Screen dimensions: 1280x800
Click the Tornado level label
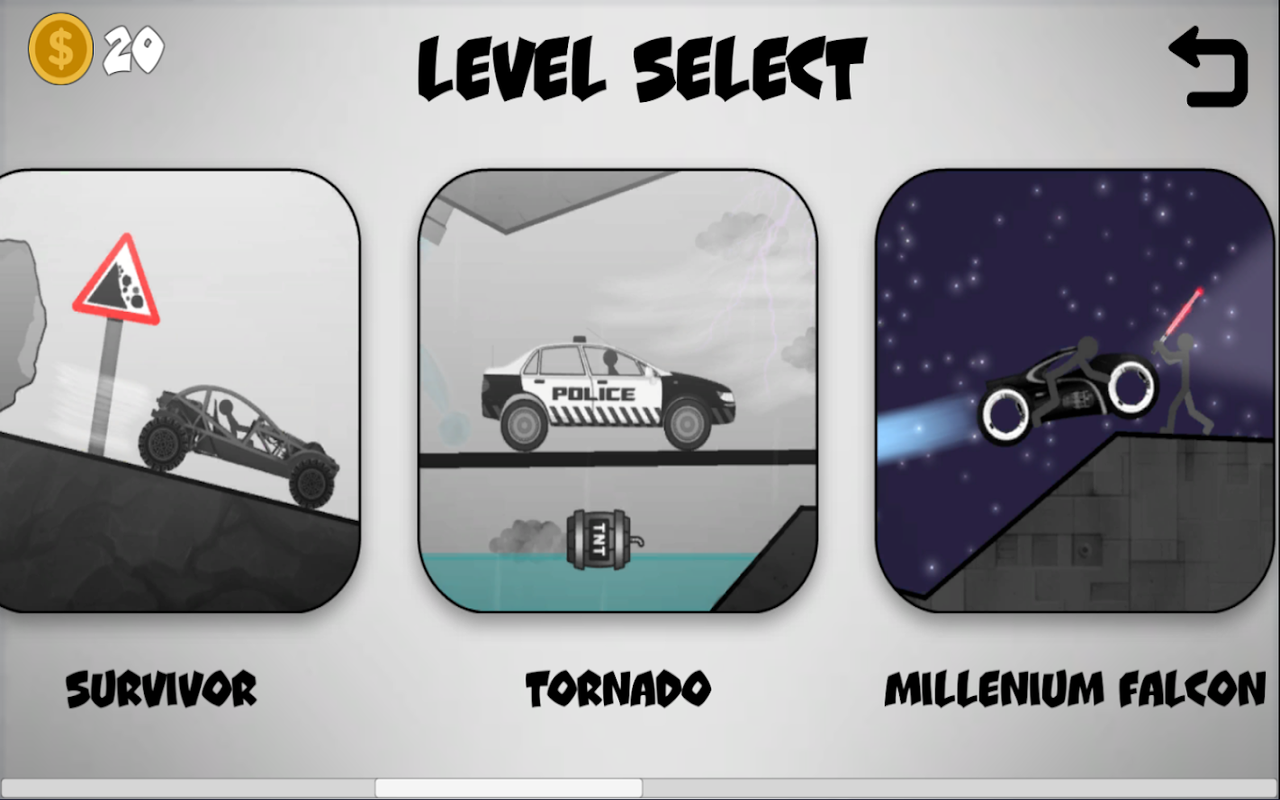616,689
